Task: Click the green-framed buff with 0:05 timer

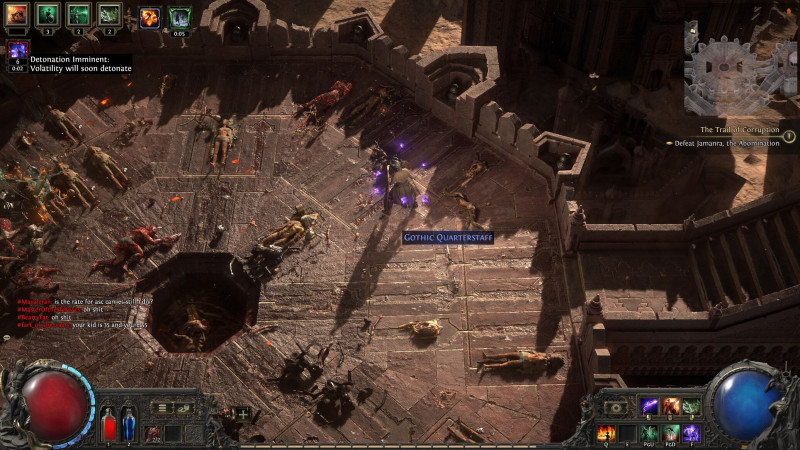Action: [180, 17]
